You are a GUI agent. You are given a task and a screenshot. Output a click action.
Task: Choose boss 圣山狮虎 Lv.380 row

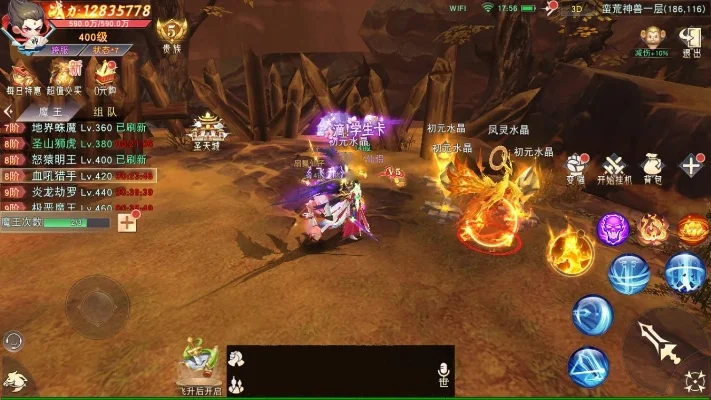coord(75,143)
